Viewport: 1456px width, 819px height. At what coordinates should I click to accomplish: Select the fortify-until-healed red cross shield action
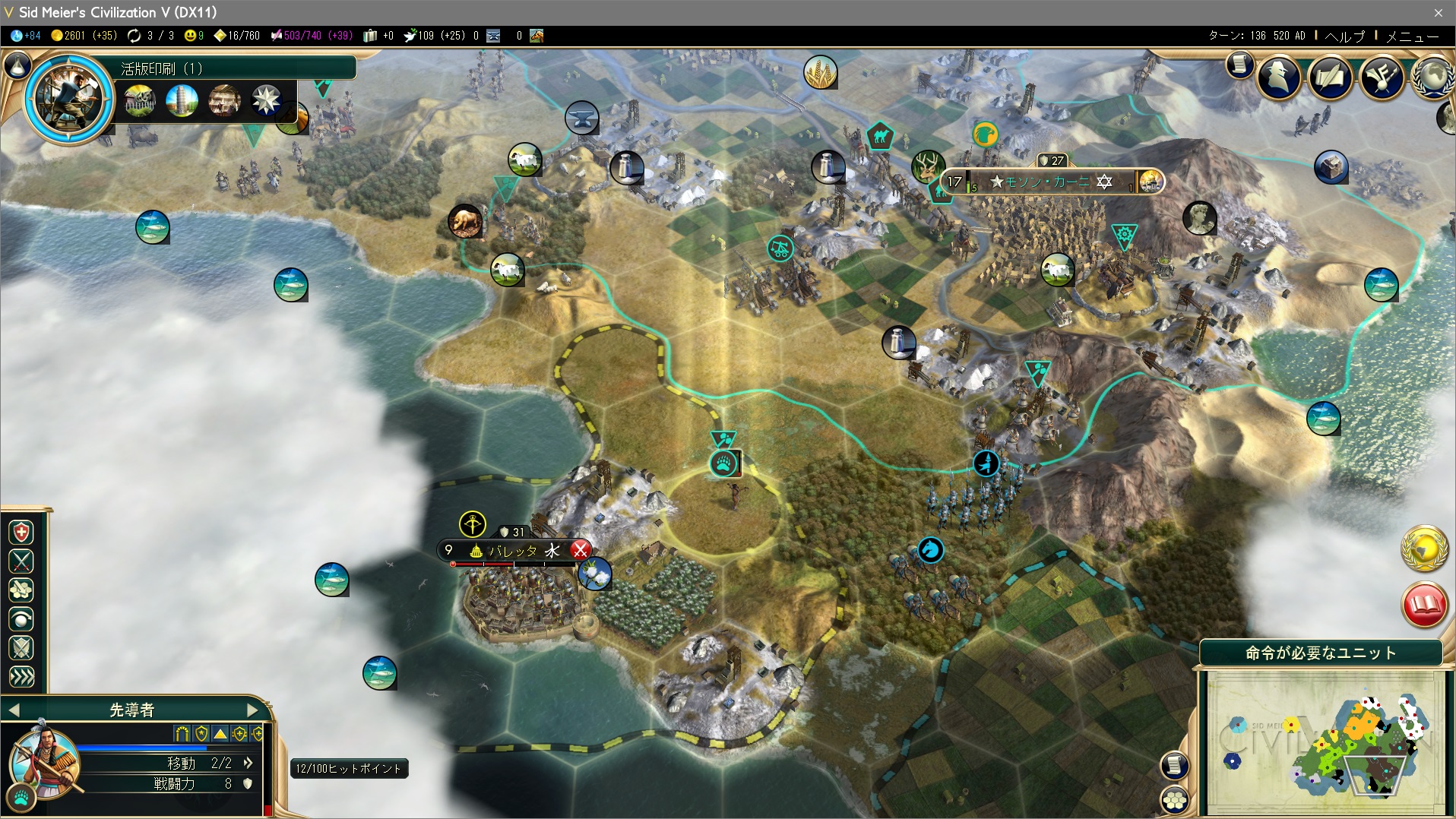pyautogui.click(x=21, y=532)
